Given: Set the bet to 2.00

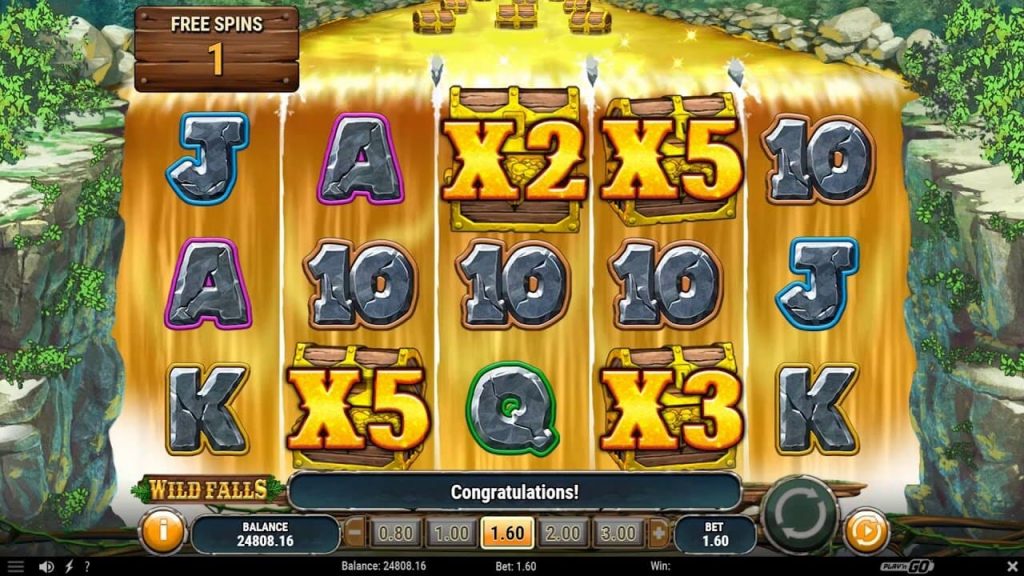Looking at the screenshot, I should click(563, 533).
